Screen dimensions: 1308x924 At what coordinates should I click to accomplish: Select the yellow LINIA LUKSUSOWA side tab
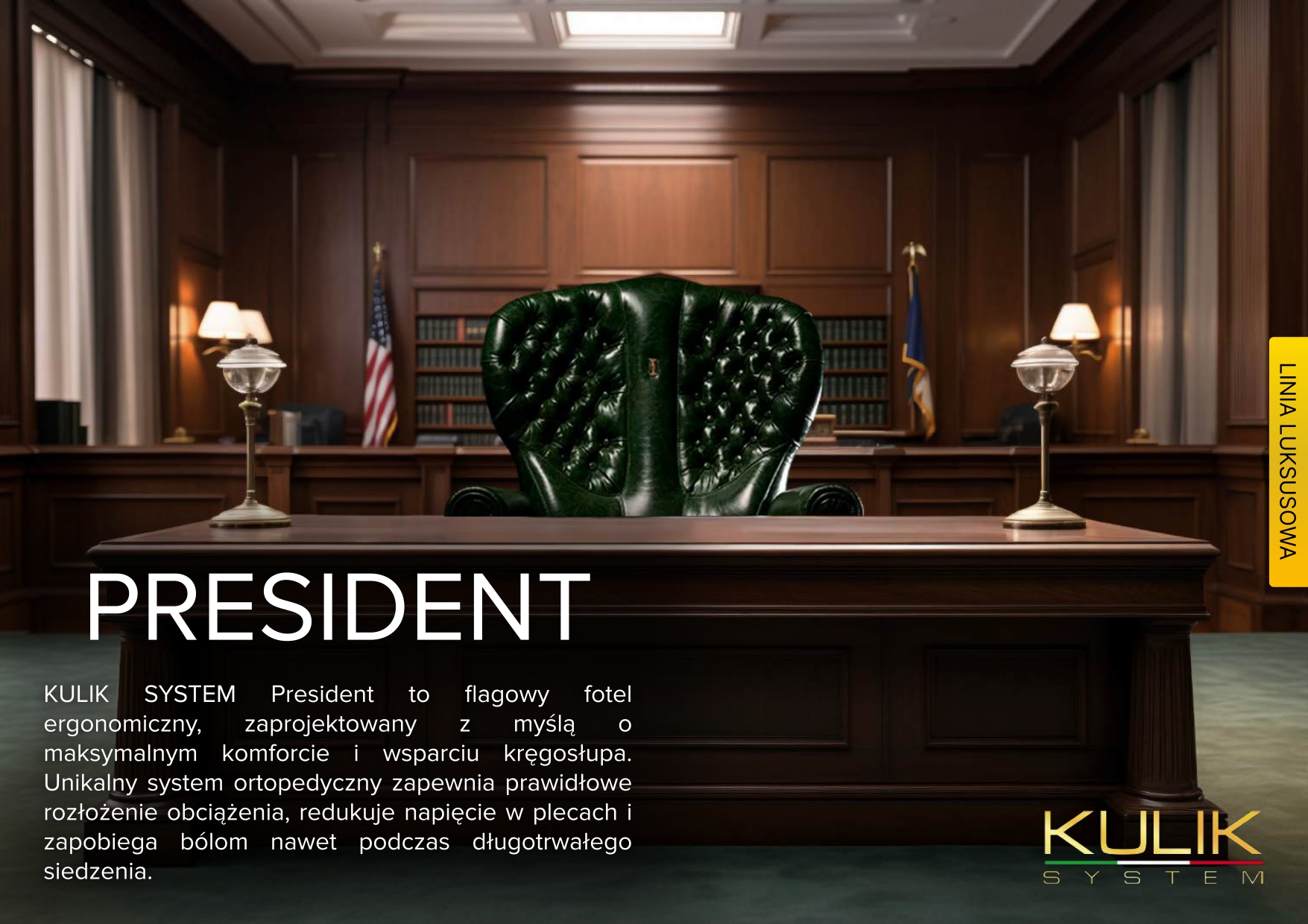1288,462
